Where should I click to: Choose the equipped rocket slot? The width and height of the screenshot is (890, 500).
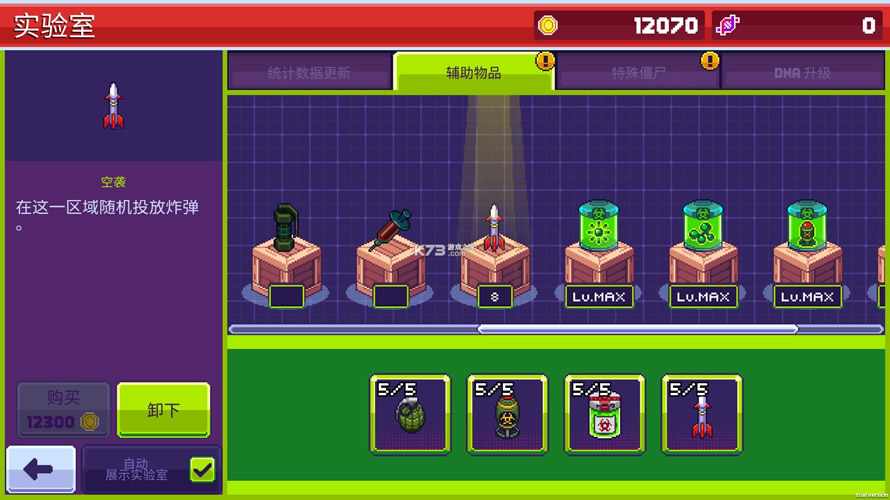click(701, 414)
